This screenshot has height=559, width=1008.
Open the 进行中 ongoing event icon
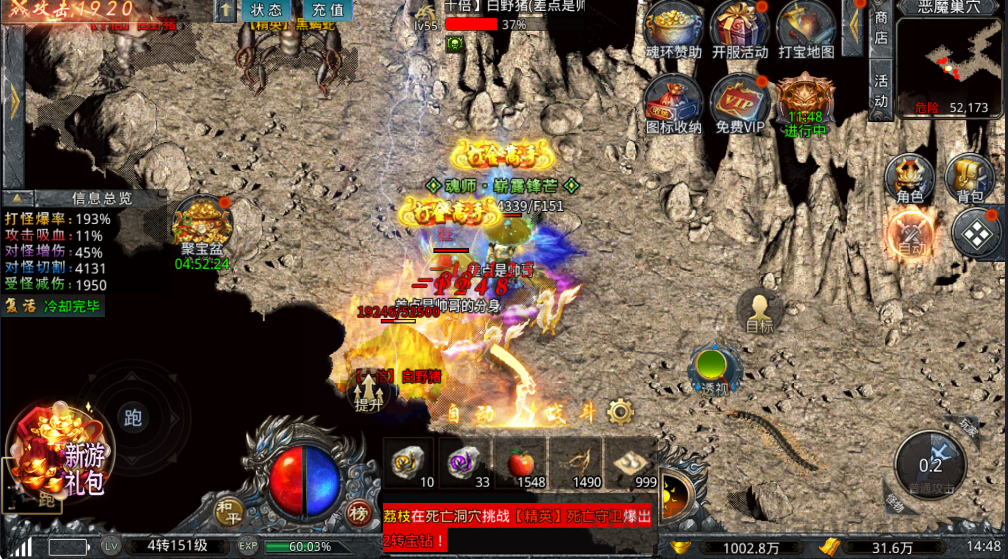tap(805, 102)
